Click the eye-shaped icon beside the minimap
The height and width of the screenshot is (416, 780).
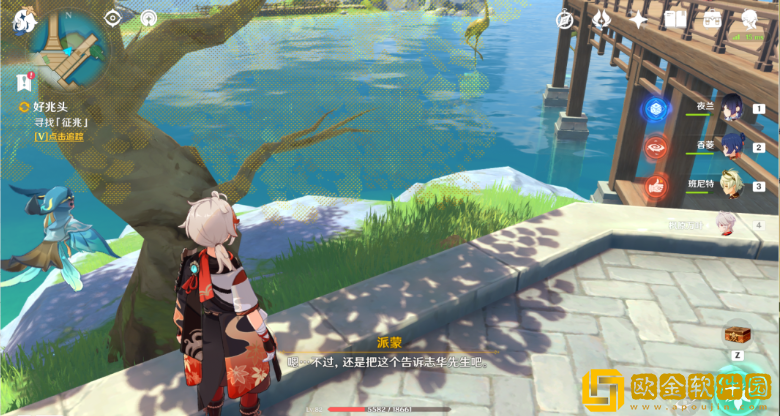(113, 17)
